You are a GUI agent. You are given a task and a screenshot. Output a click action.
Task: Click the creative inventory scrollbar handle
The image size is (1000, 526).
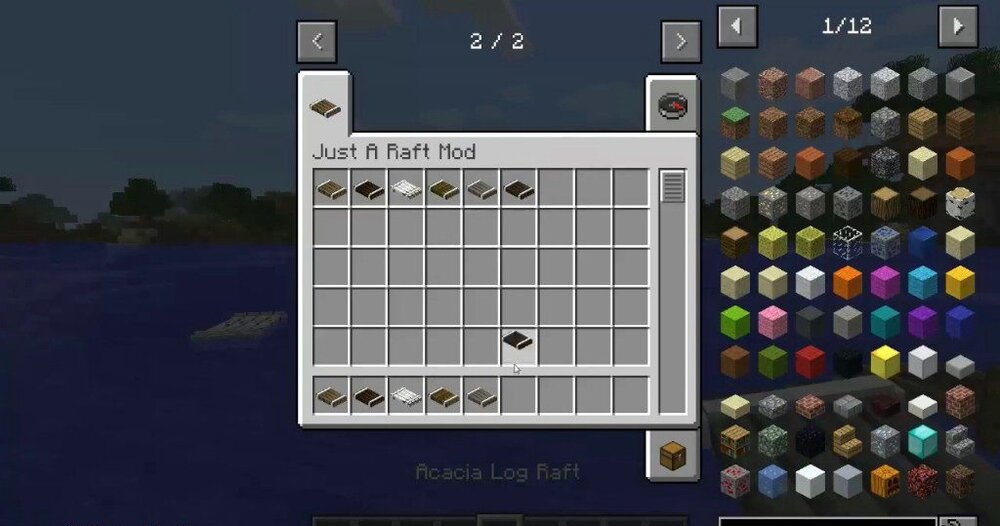(673, 186)
